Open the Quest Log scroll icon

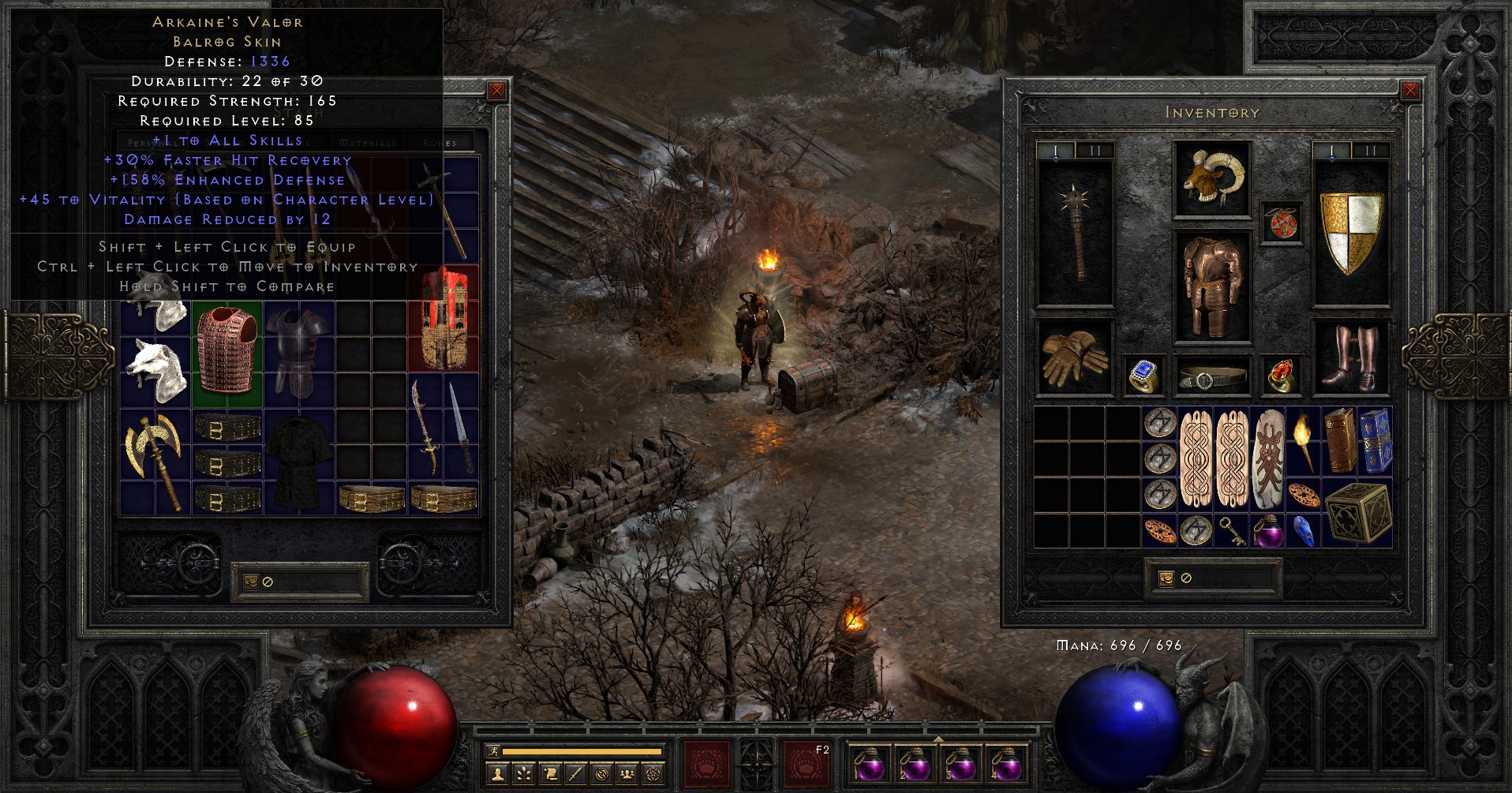coord(551,775)
